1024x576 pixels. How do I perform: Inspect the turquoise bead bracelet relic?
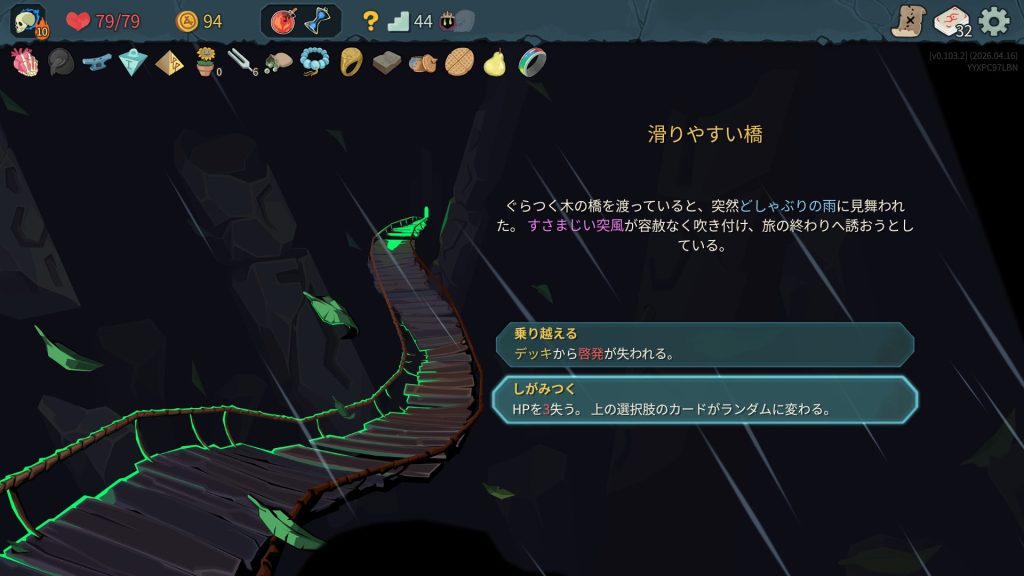[x=314, y=63]
